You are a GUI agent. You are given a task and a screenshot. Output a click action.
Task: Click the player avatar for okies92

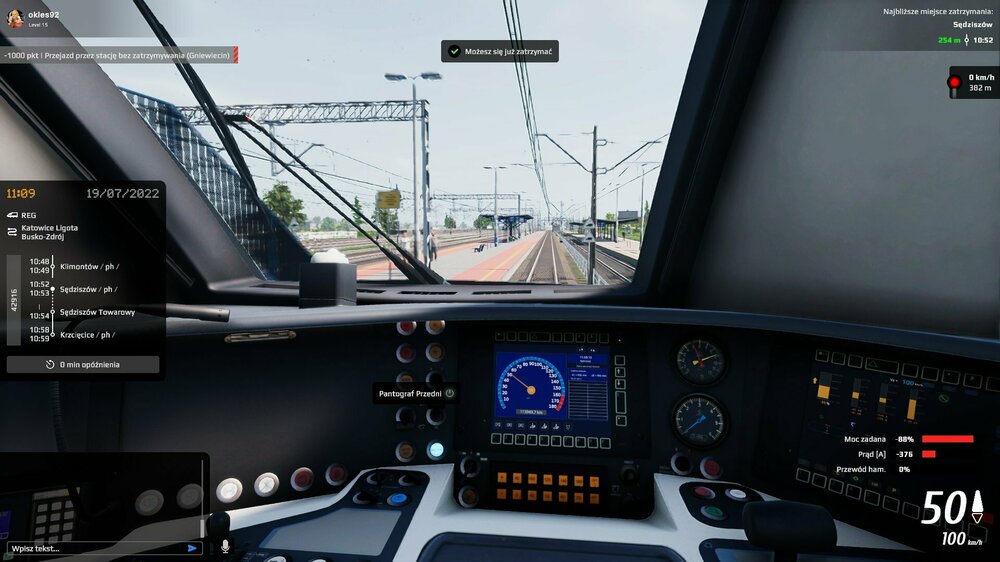point(14,18)
